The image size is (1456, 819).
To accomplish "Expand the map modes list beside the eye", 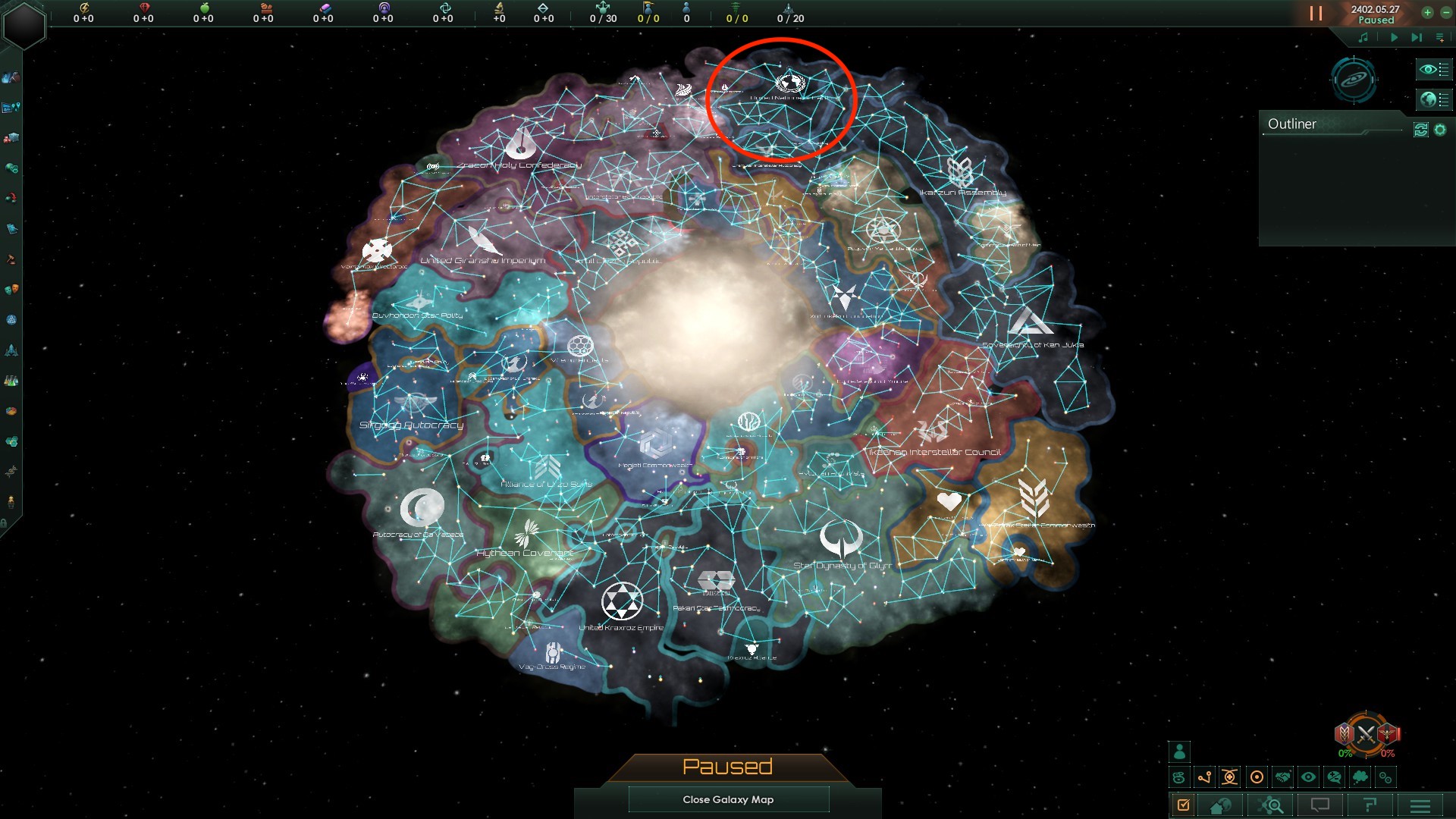I will click(1445, 69).
